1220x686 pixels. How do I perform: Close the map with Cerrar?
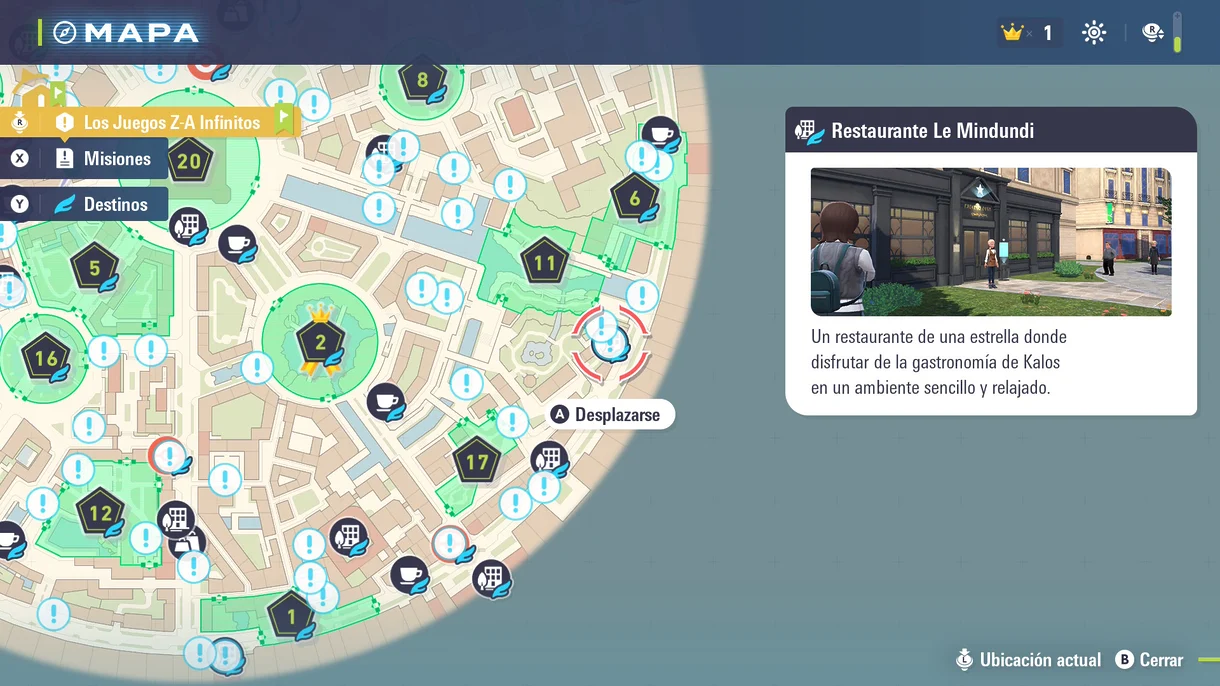tap(1150, 660)
